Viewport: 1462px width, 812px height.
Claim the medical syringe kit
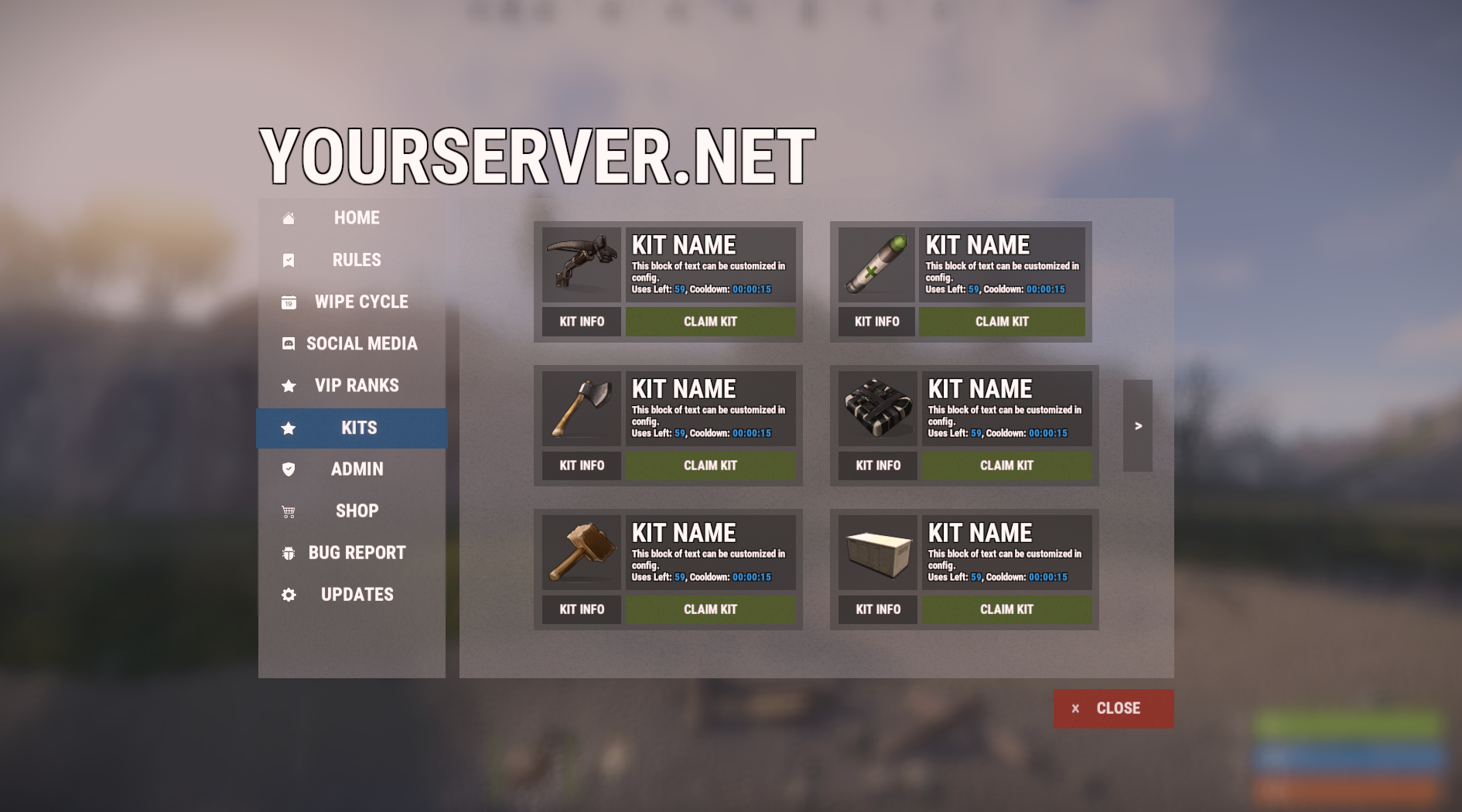point(1002,322)
